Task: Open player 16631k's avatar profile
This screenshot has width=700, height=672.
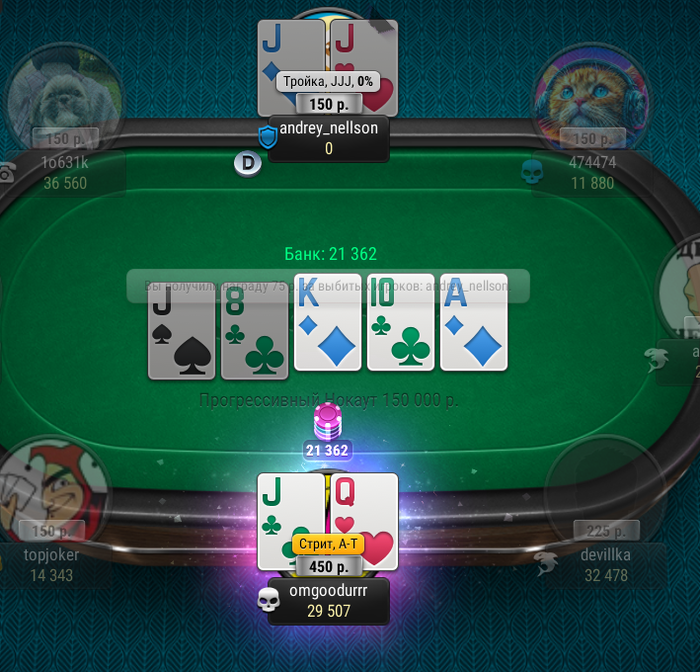Action: pos(65,97)
